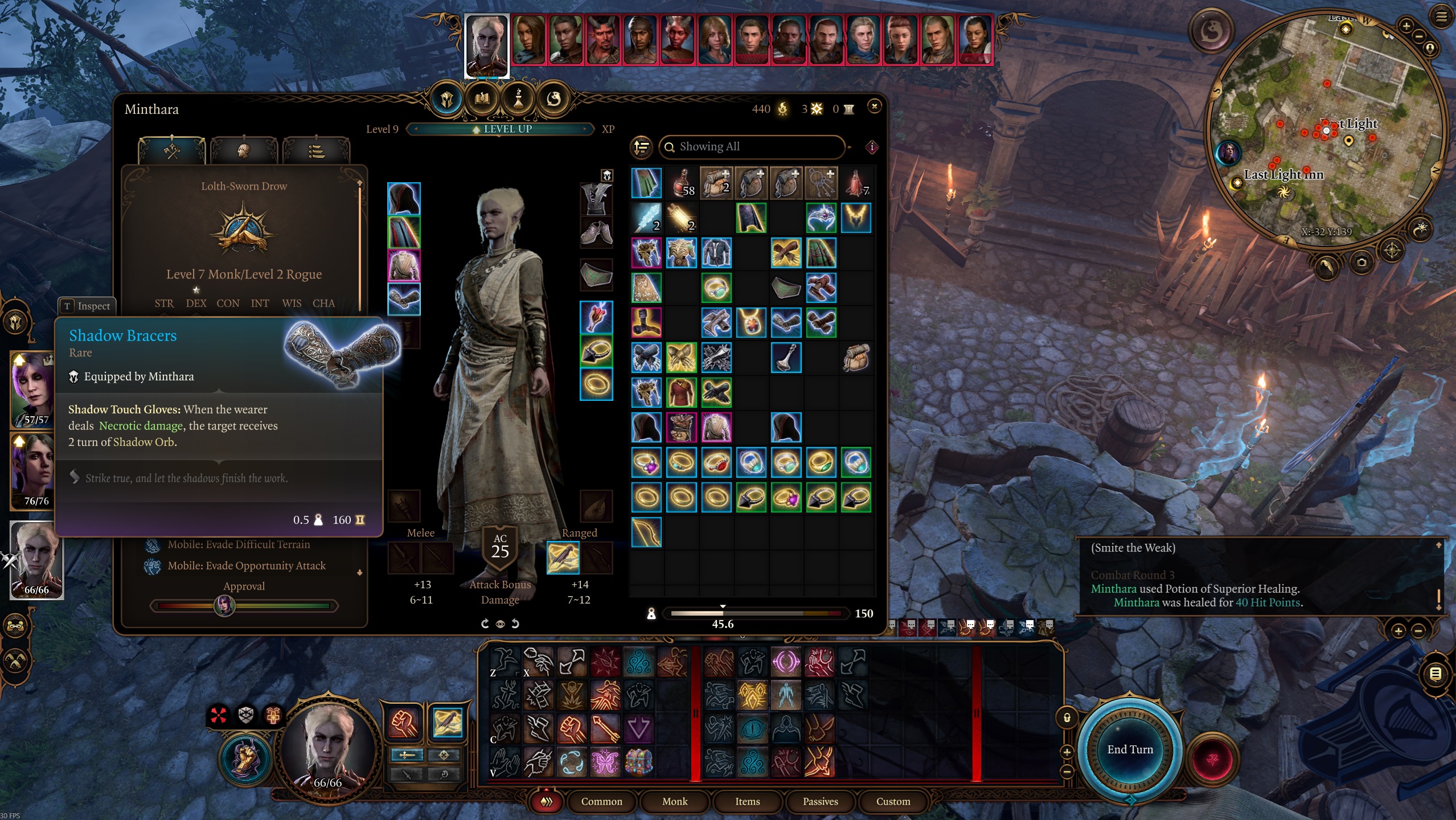Search inventory in Showing All field
The image size is (1456, 820).
click(x=752, y=147)
